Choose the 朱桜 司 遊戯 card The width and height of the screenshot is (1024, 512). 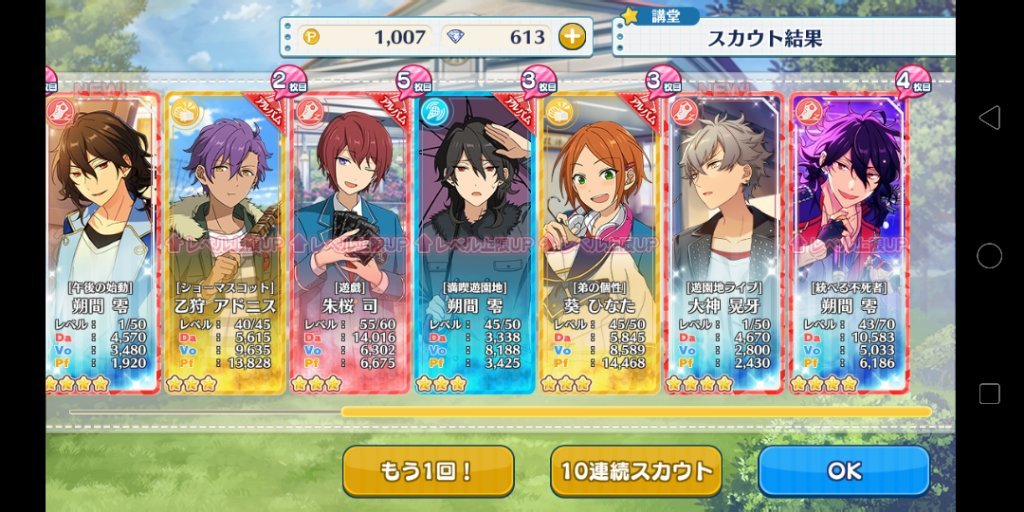(x=349, y=240)
